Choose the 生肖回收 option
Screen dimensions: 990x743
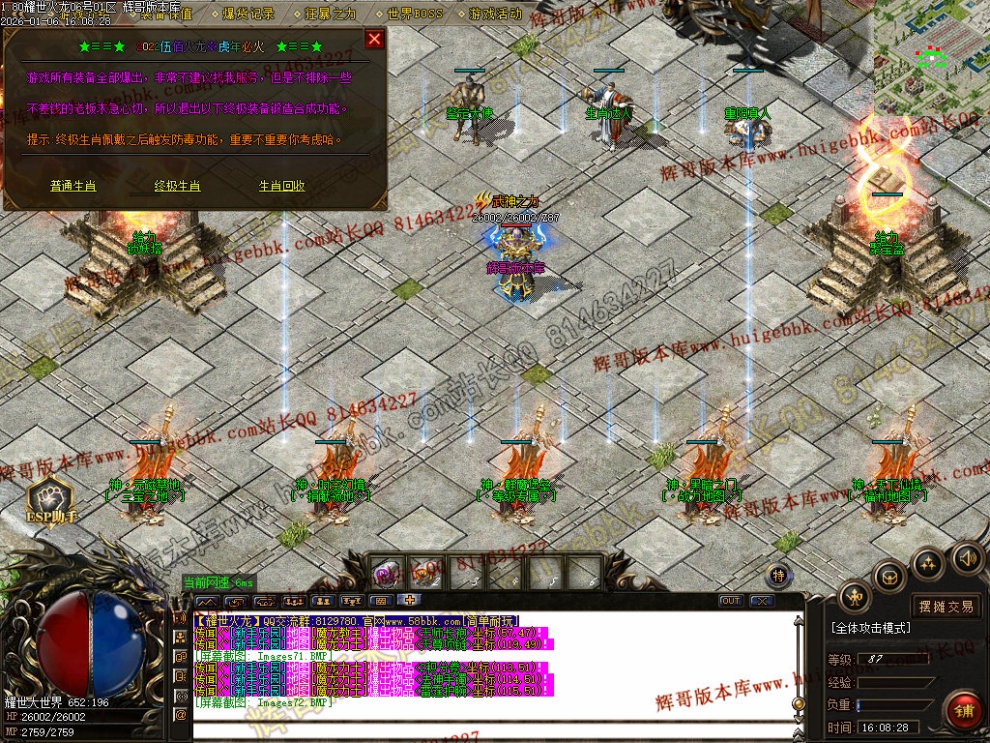coord(282,186)
